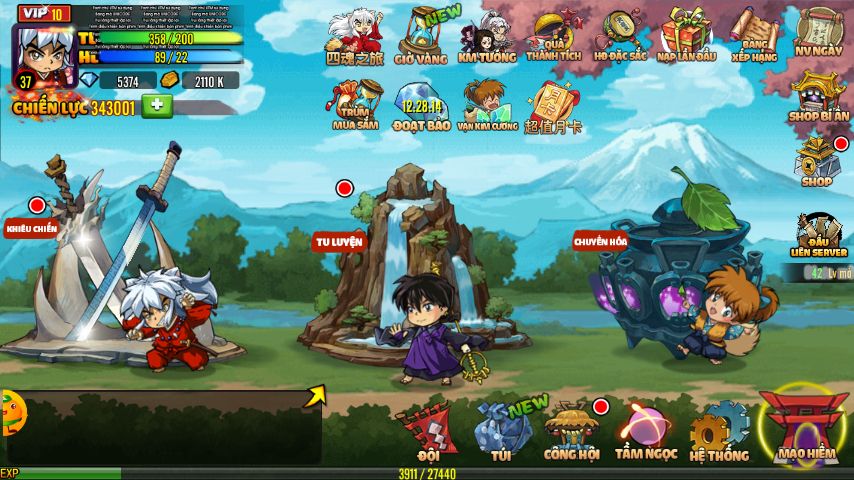Open the Đấu Liên Server arena
The image size is (854, 480).
819,237
